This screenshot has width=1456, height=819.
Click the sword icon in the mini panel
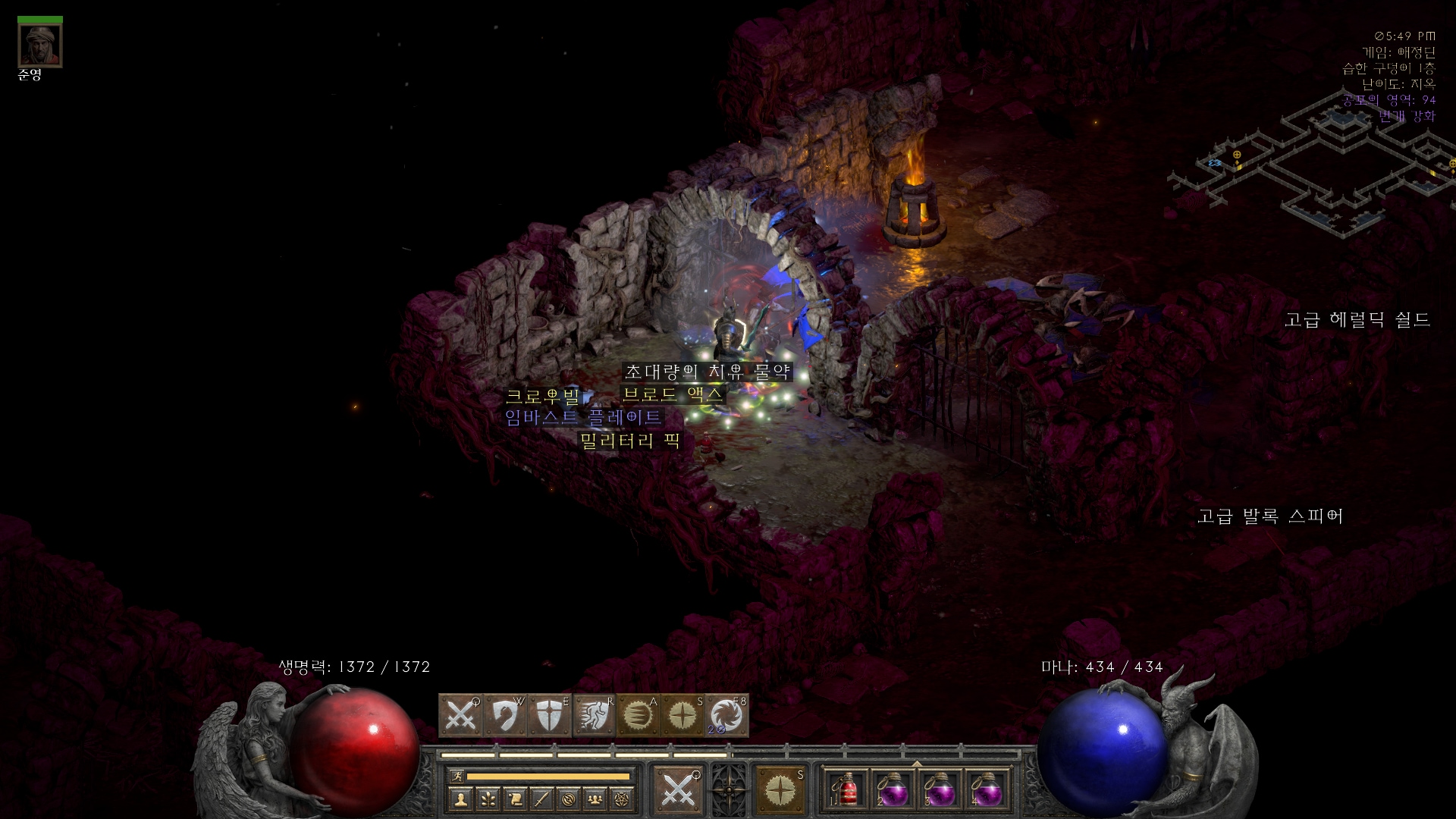pyautogui.click(x=541, y=799)
